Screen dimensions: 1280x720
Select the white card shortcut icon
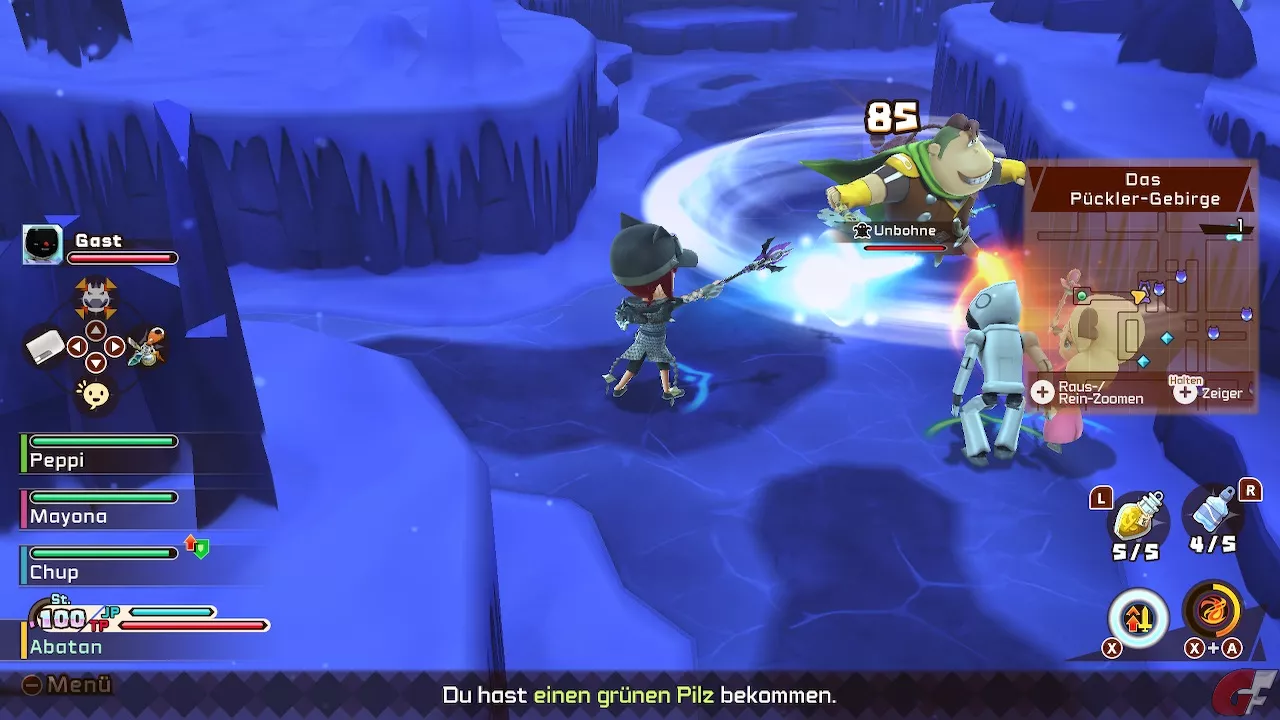[x=44, y=348]
